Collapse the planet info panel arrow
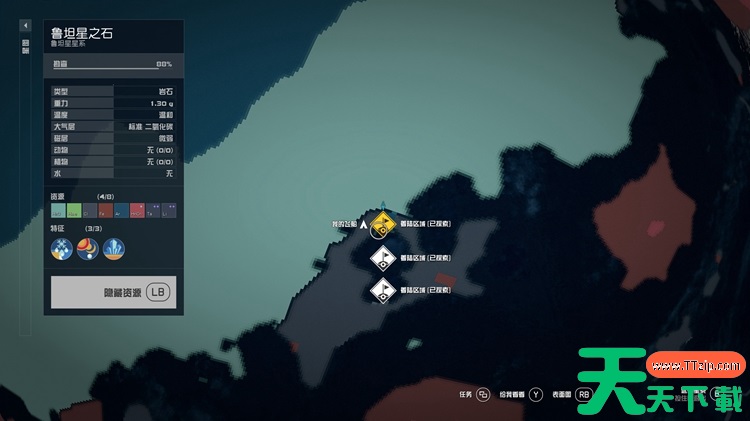 point(26,24)
